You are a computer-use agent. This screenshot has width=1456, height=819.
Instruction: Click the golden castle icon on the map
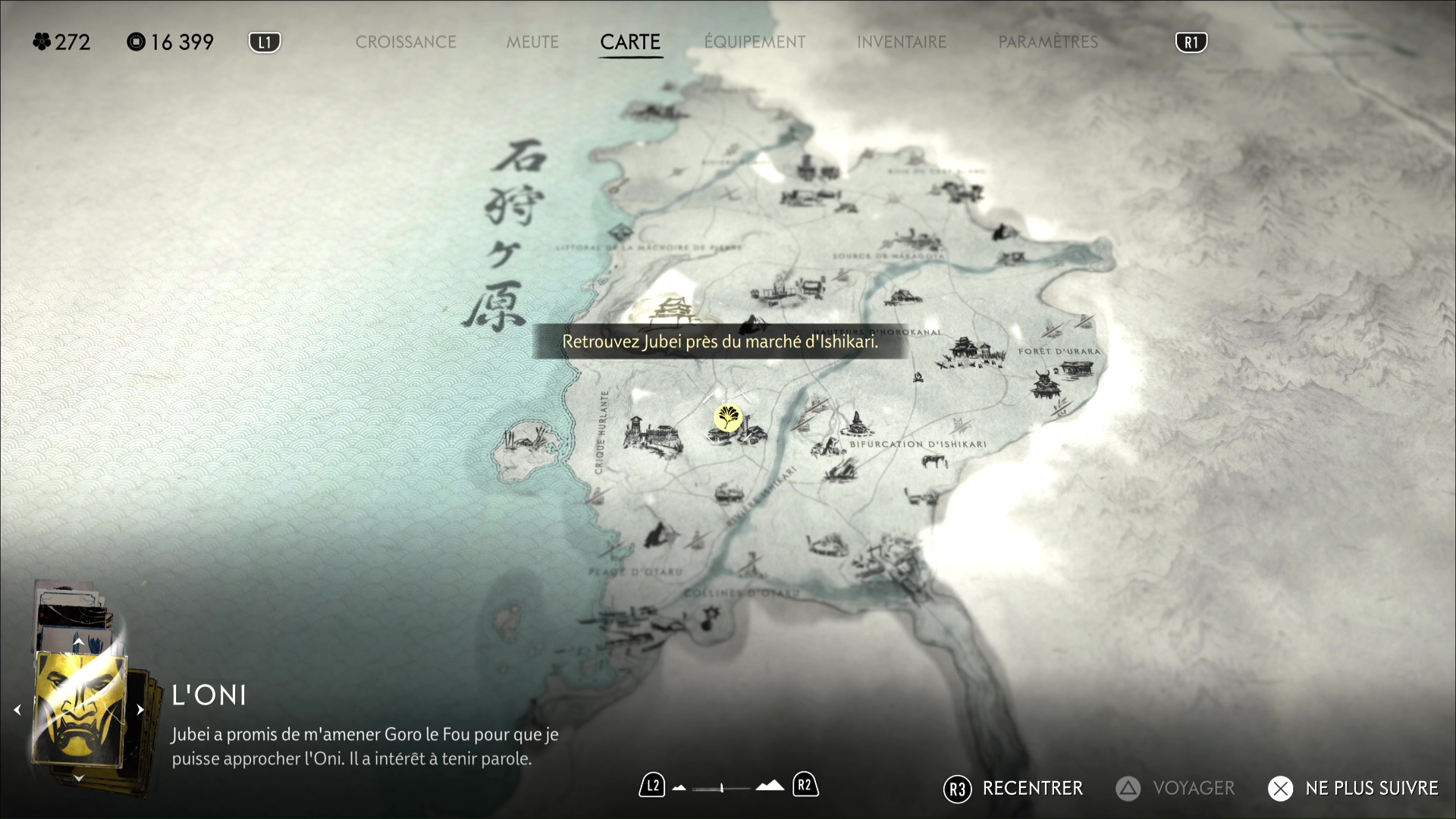670,310
